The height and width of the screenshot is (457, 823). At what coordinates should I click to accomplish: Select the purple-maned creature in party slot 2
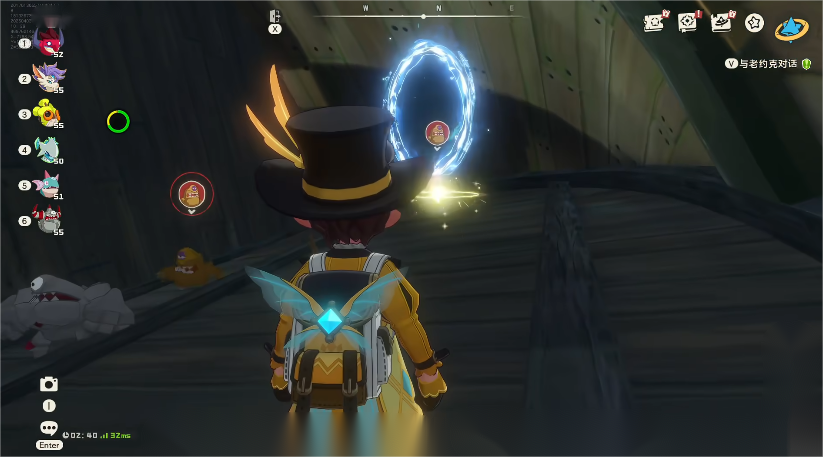[x=47, y=76]
